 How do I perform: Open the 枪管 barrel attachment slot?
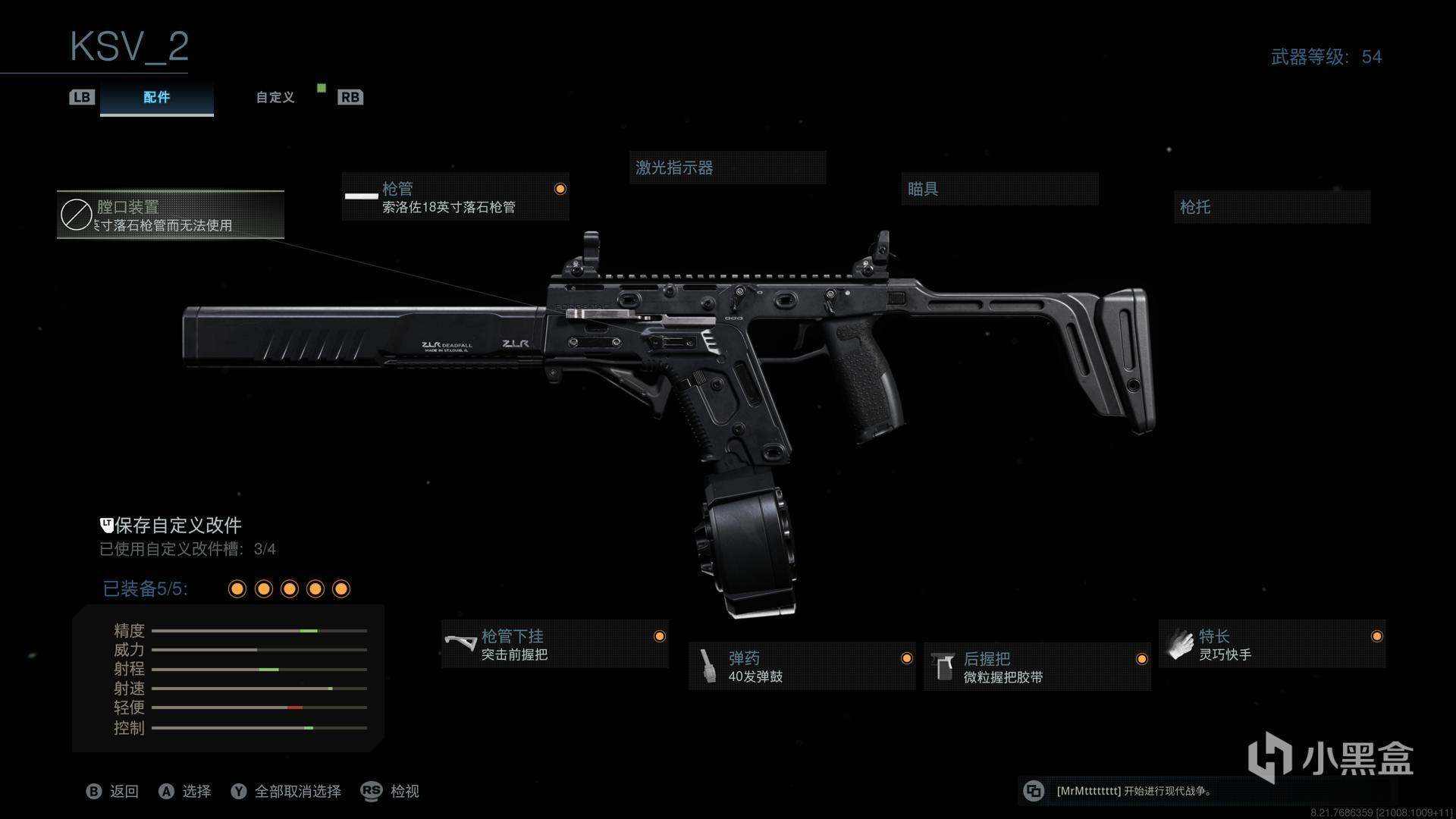point(455,197)
